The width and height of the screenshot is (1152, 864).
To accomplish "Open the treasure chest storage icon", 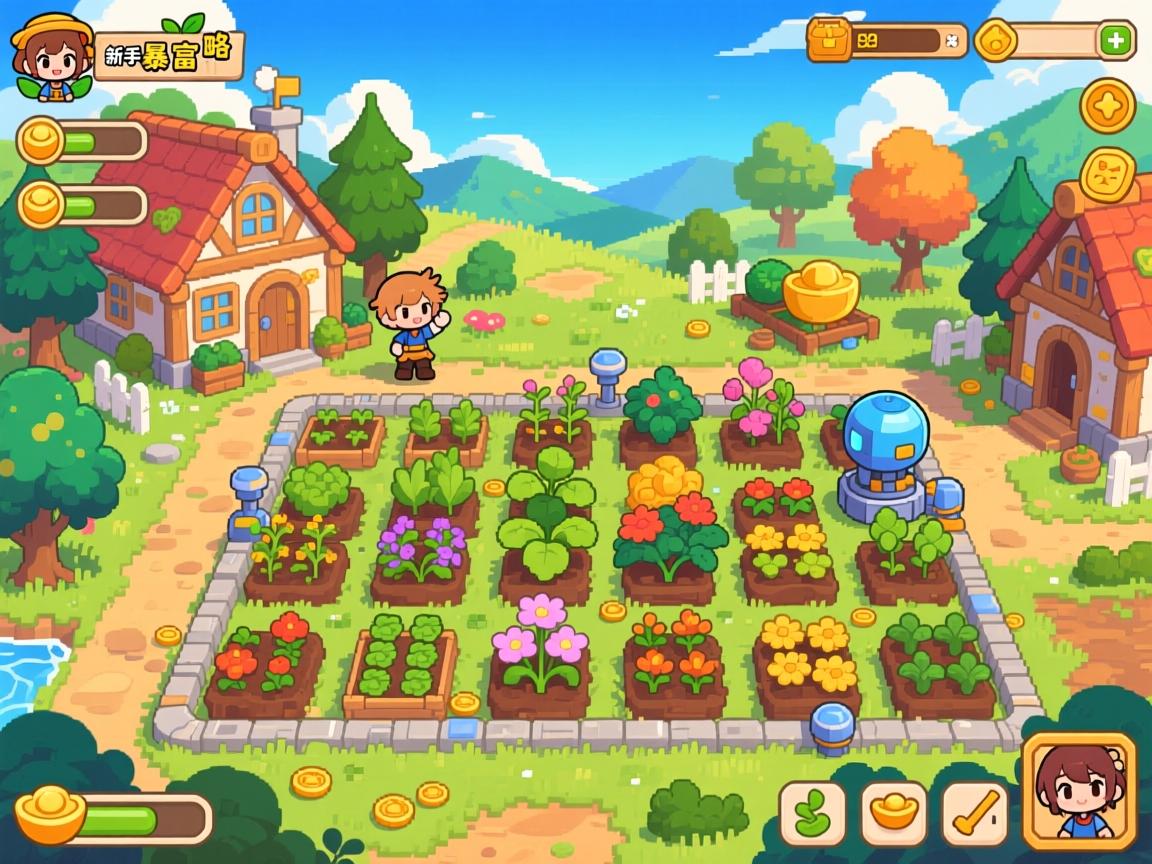I will 829,40.
